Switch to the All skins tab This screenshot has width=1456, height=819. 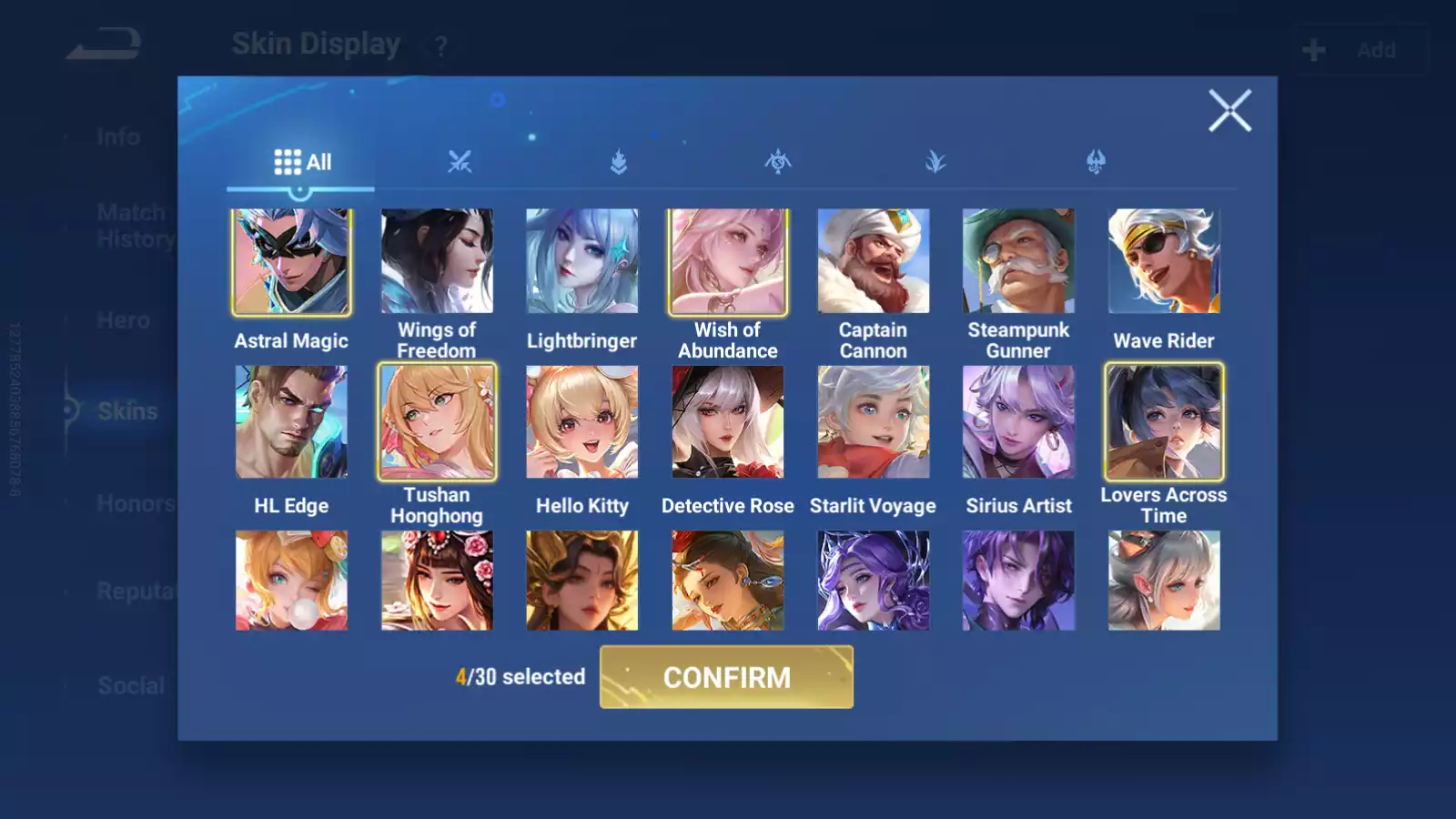pyautogui.click(x=302, y=163)
